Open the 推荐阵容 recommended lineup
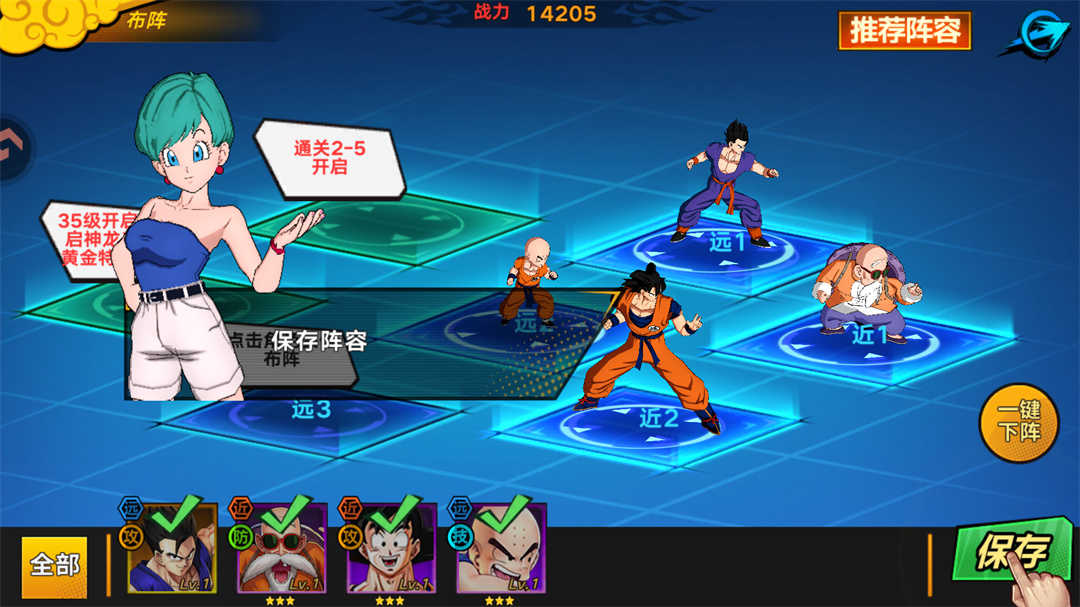The image size is (1080, 607). click(904, 30)
